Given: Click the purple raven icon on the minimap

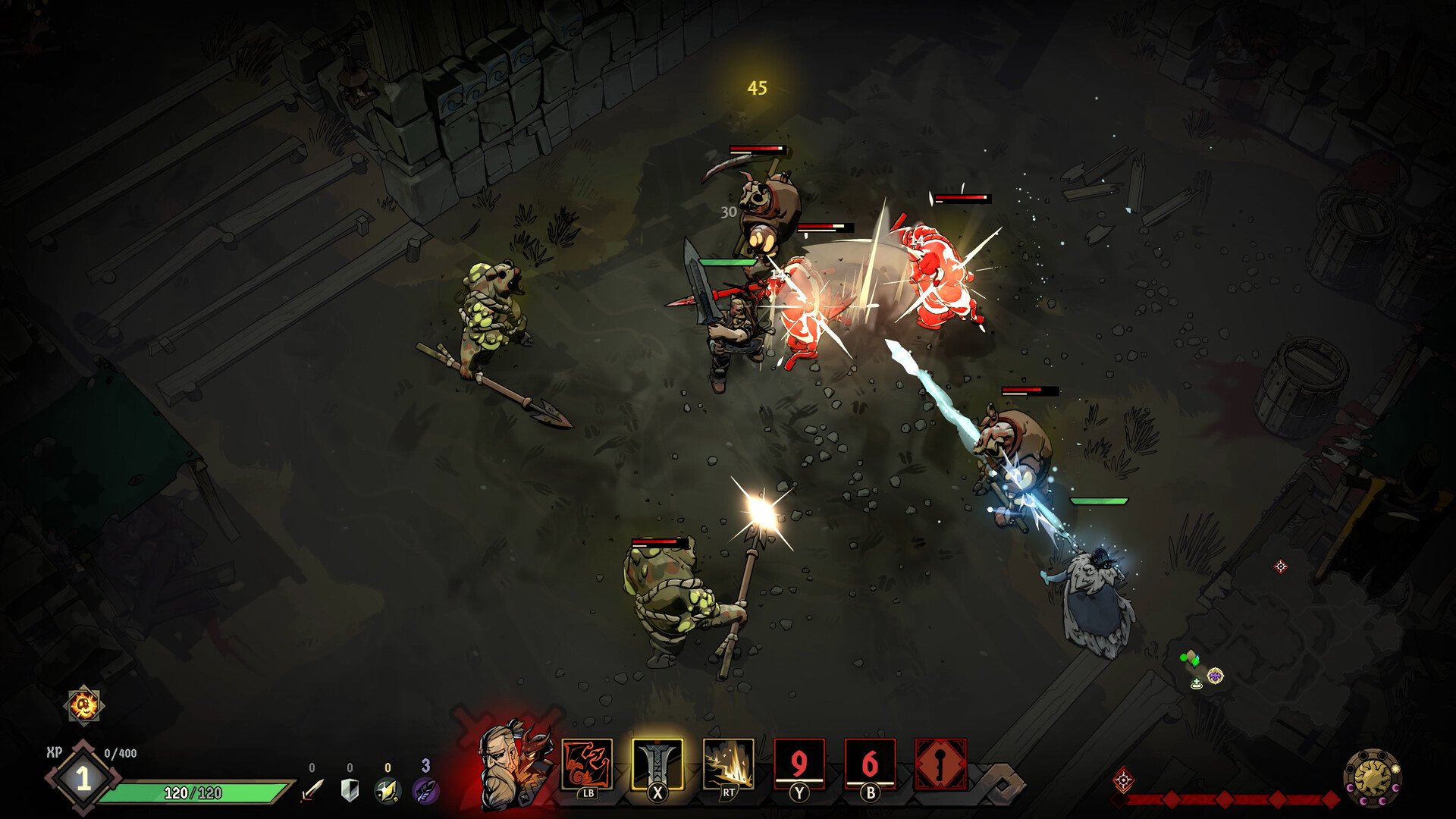Looking at the screenshot, I should pos(1216,677).
